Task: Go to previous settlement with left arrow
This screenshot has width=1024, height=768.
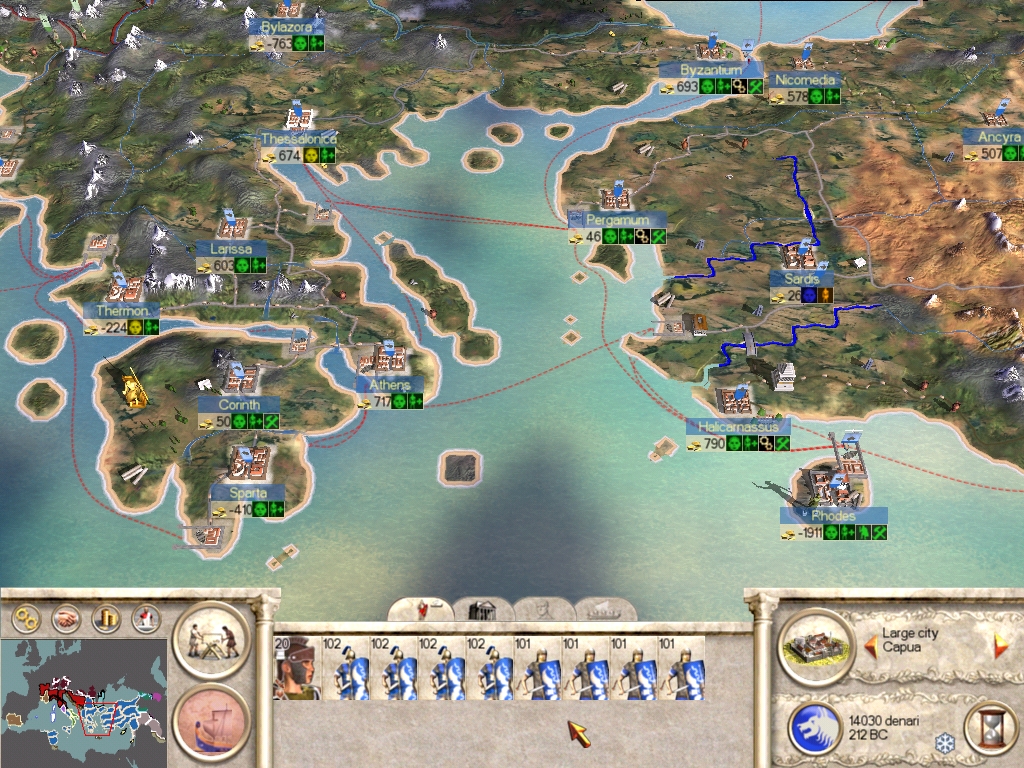Action: [868, 648]
